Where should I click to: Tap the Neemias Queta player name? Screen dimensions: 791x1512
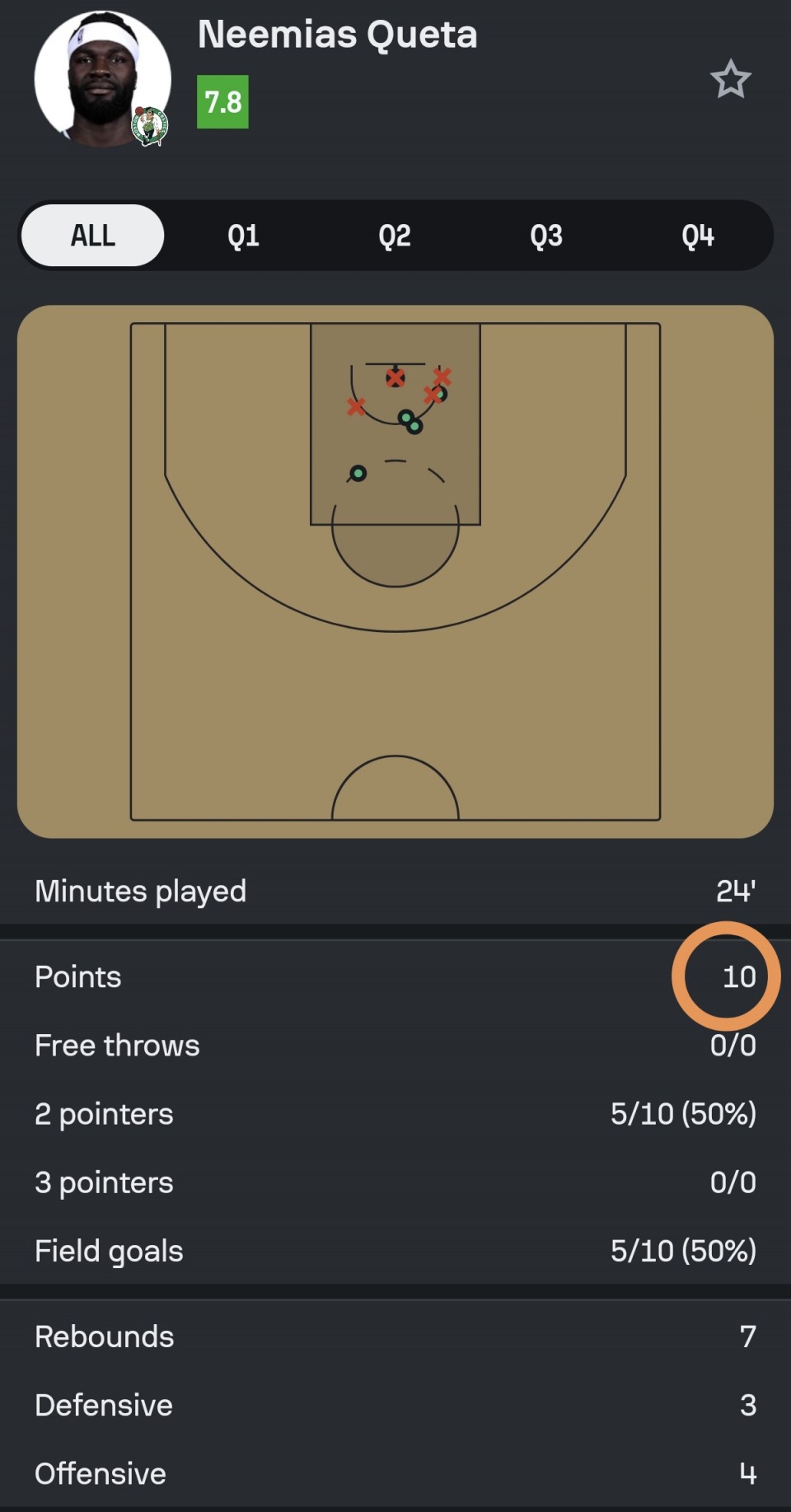[337, 35]
